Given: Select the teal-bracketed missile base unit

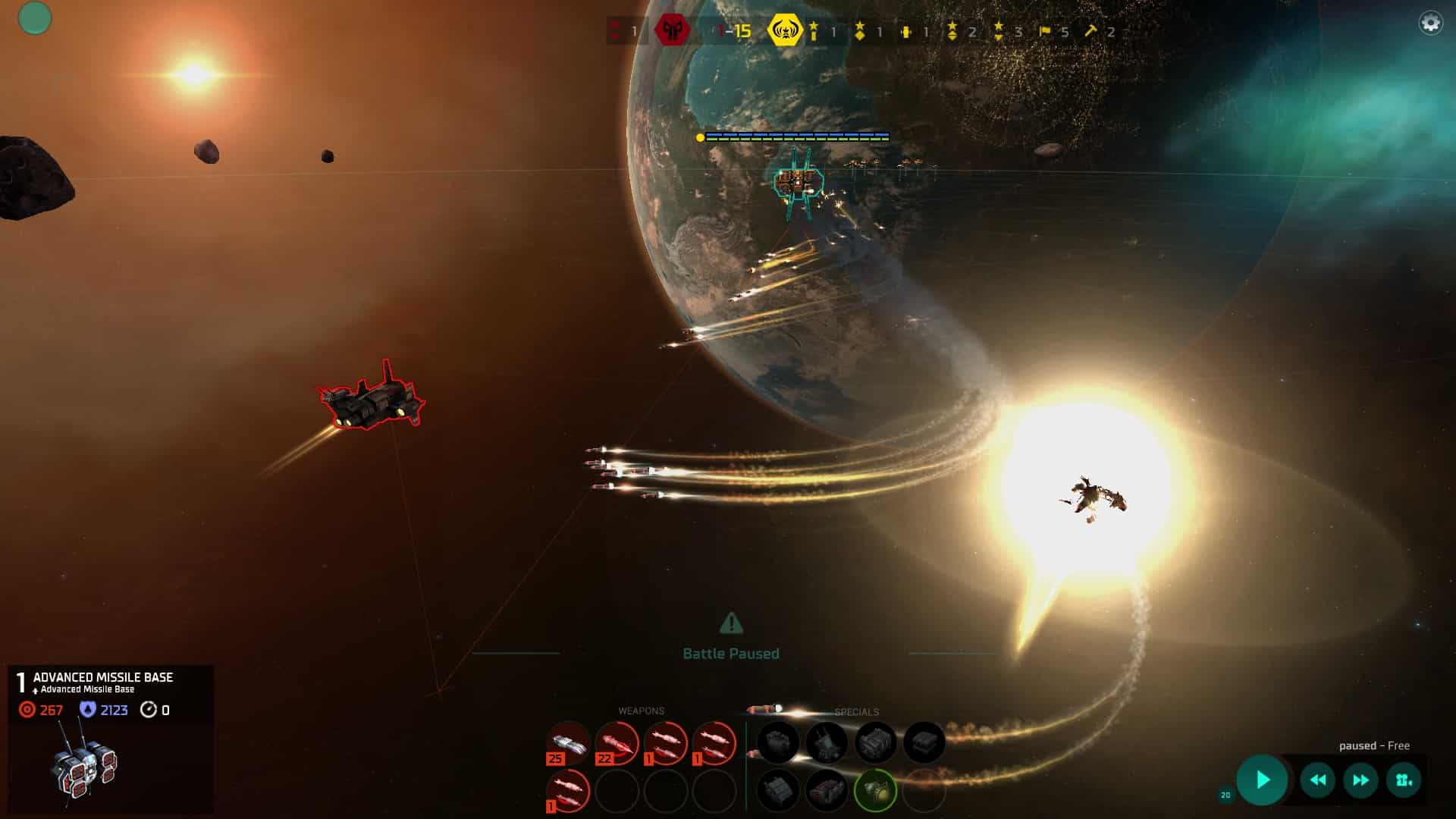Looking at the screenshot, I should tap(798, 182).
